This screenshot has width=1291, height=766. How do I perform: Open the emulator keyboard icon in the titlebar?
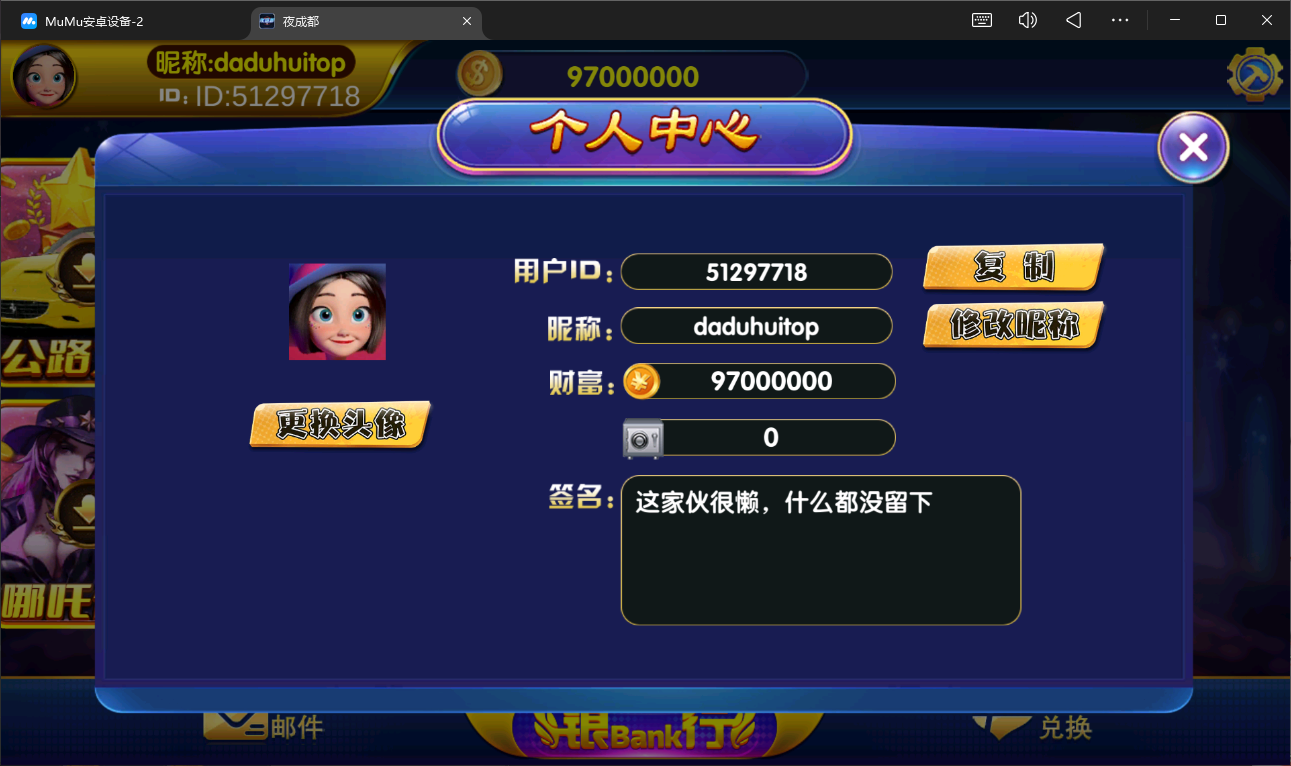point(981,19)
